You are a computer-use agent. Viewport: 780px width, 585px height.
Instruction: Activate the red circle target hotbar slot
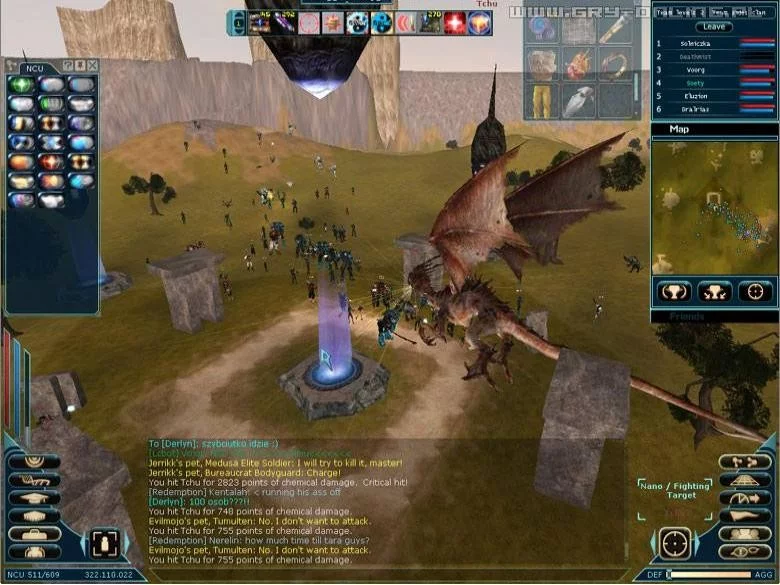pos(310,23)
